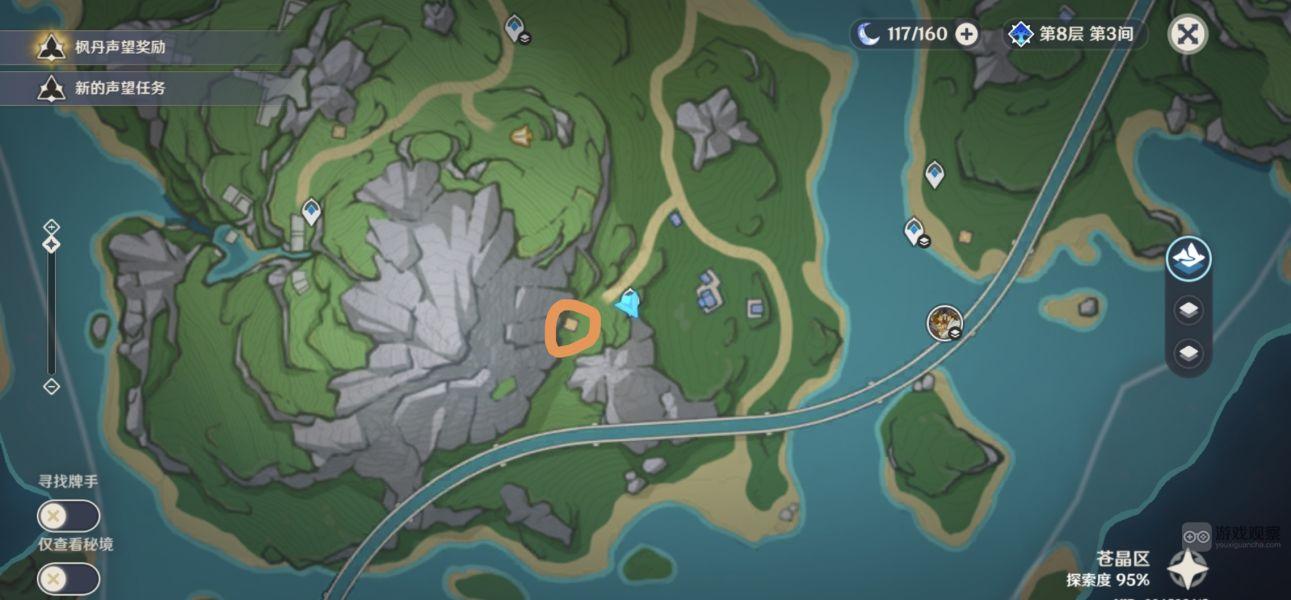This screenshot has width=1291, height=600.
Task: Select the golden marker north of the mountain
Action: click(x=521, y=135)
